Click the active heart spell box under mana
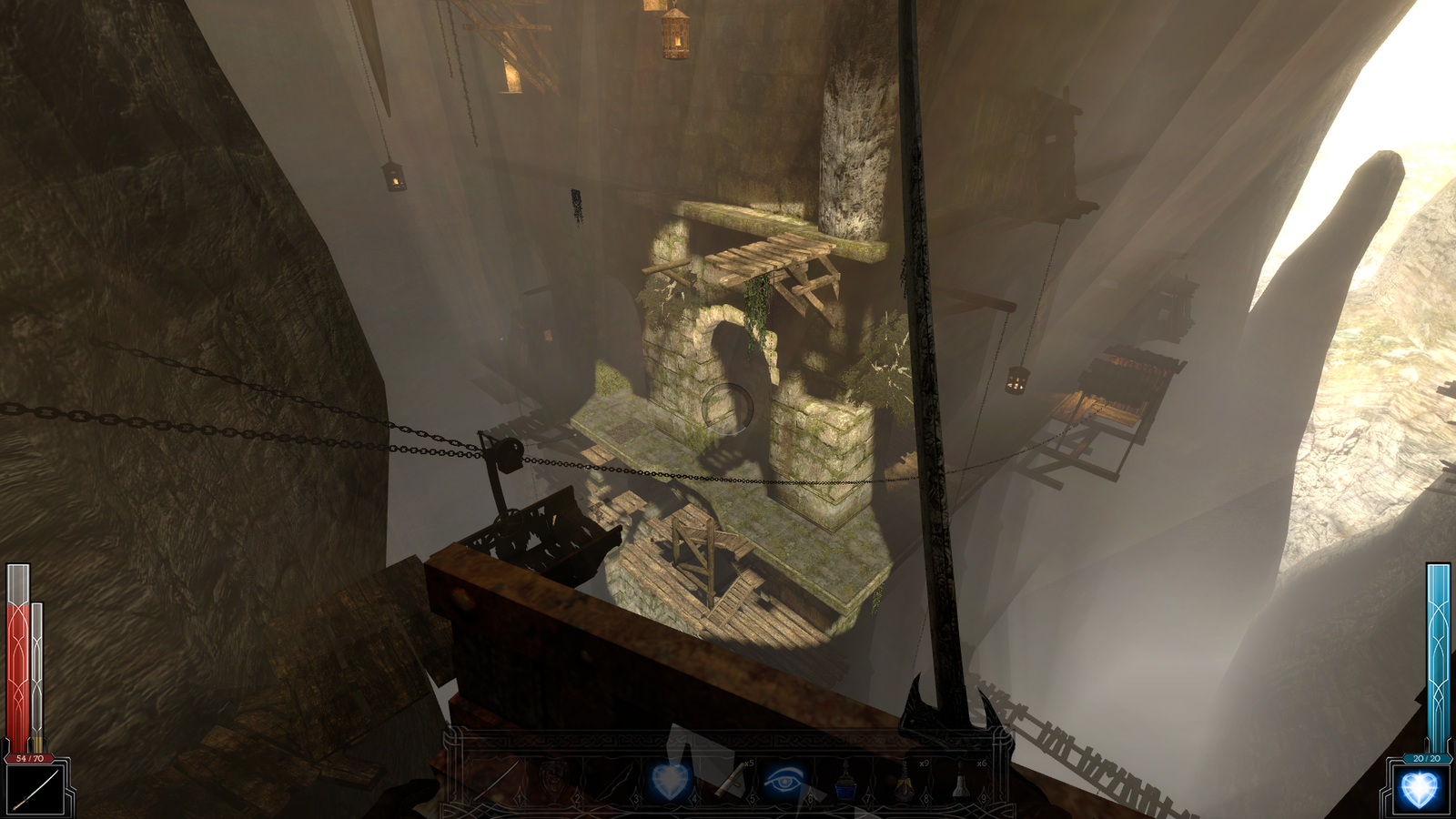This screenshot has height=819, width=1456. 1419,790
